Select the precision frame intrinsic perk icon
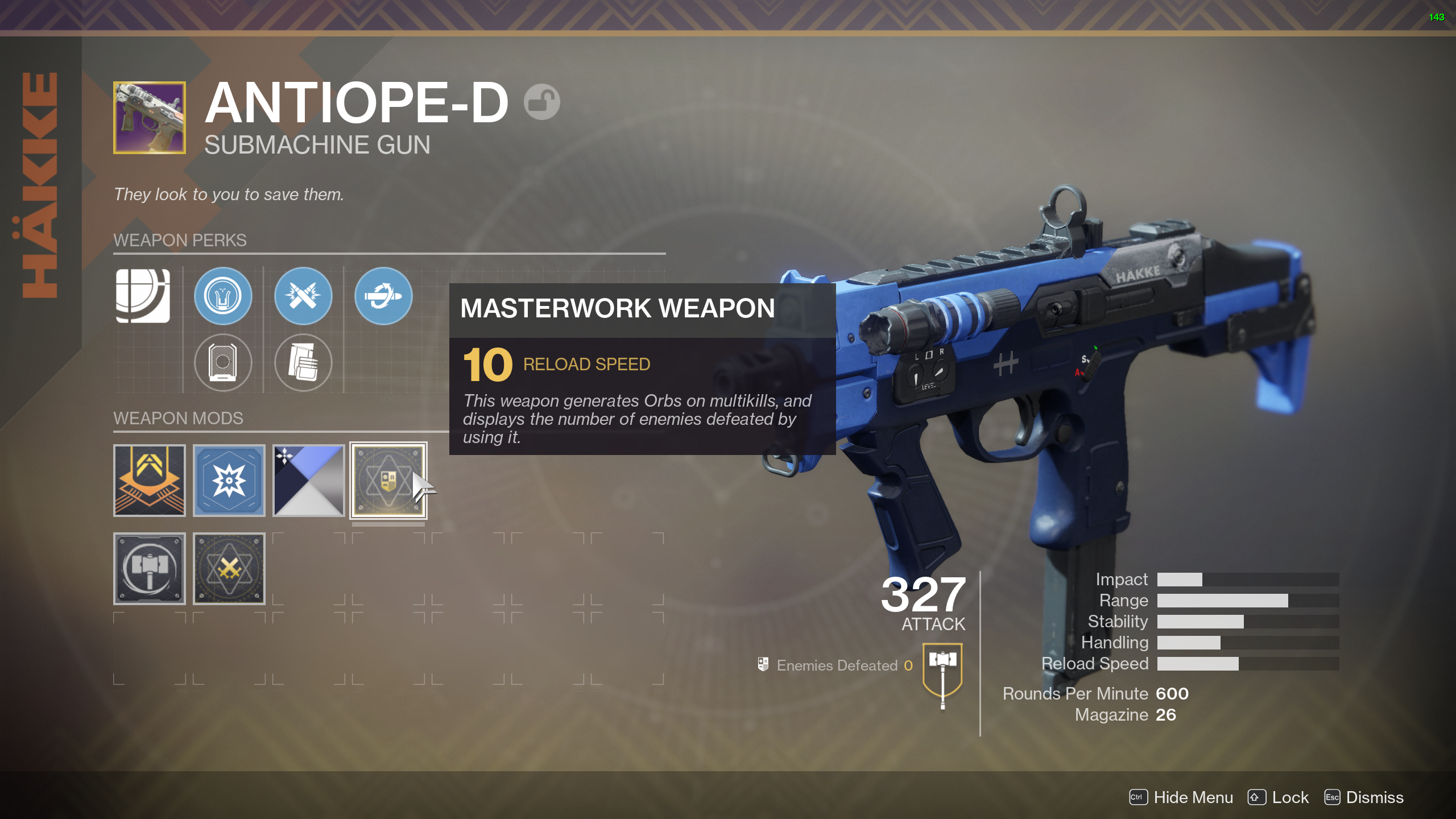 pos(143,296)
